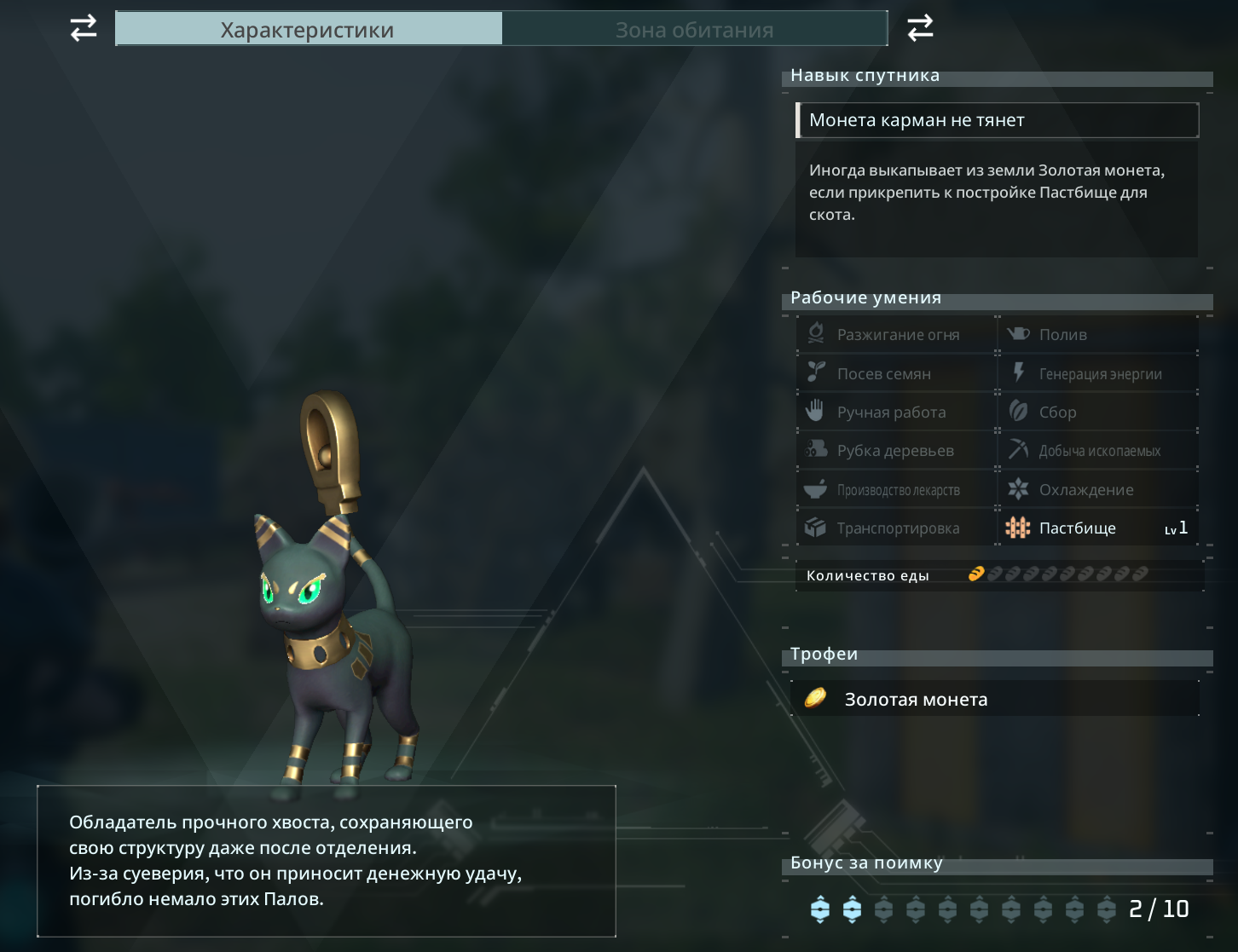This screenshot has height=952, width=1238.
Task: Click the Разжигание огня work skill
Action: coord(897,335)
